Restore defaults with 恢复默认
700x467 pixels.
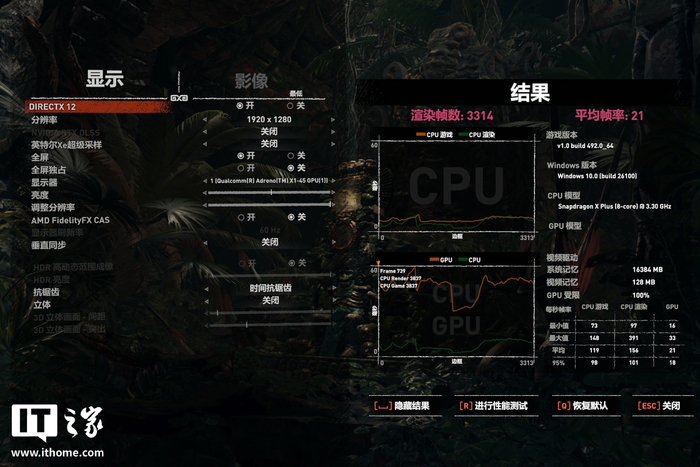pyautogui.click(x=581, y=406)
